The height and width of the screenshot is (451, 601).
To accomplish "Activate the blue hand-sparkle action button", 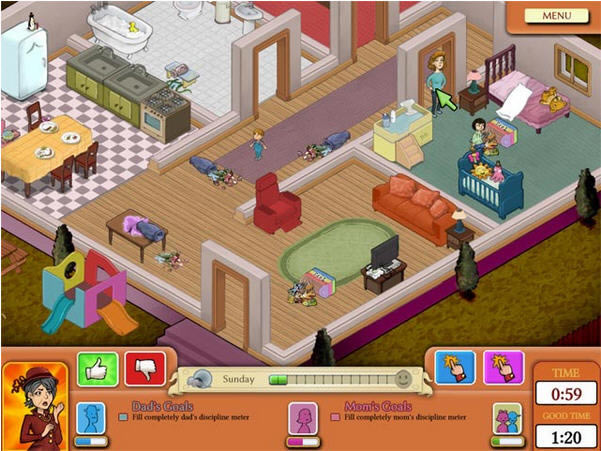I will click(x=455, y=367).
